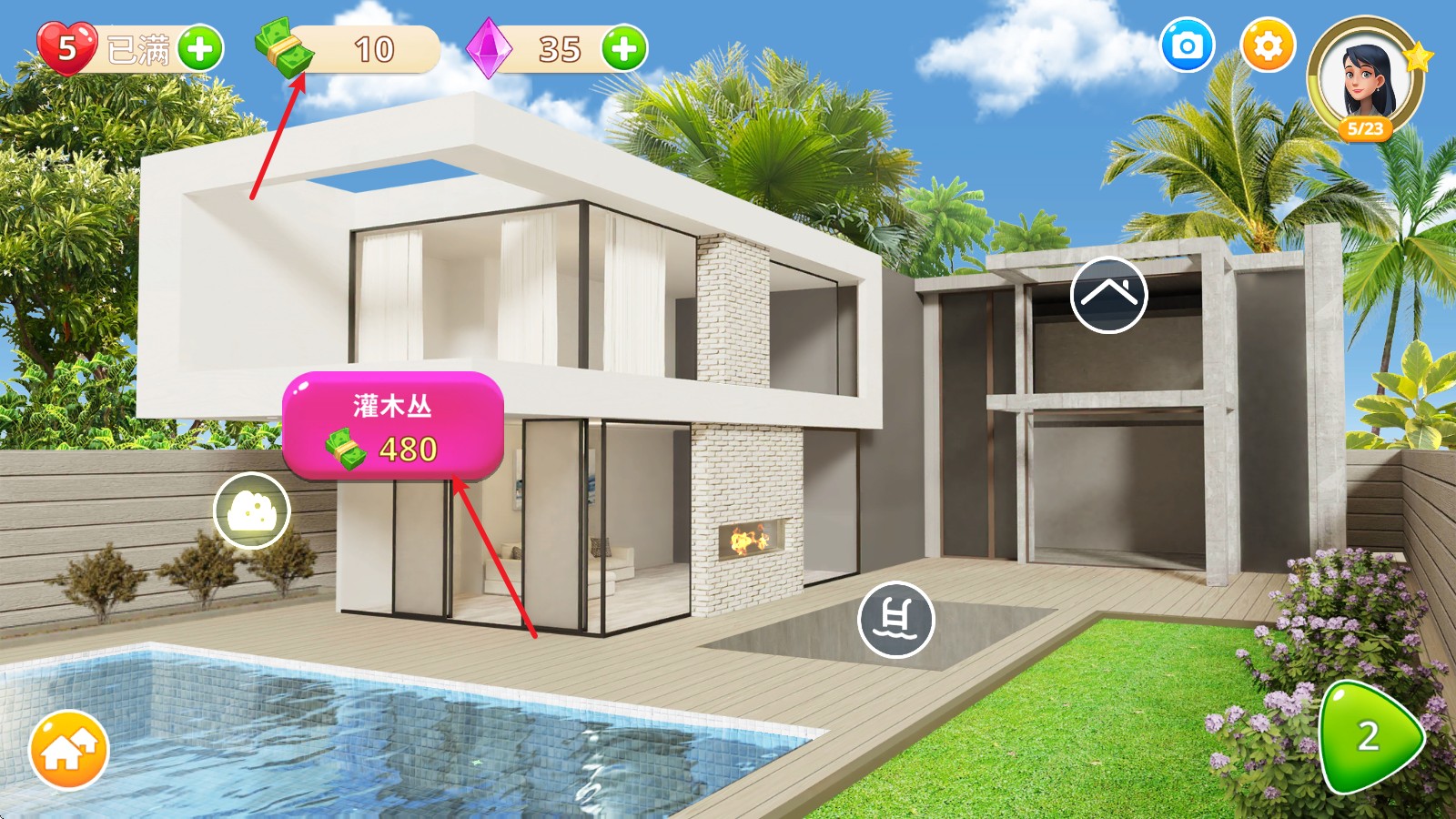Viewport: 1456px width, 819px height.
Task: Select the swimming pool ladder marker
Action: click(x=895, y=620)
